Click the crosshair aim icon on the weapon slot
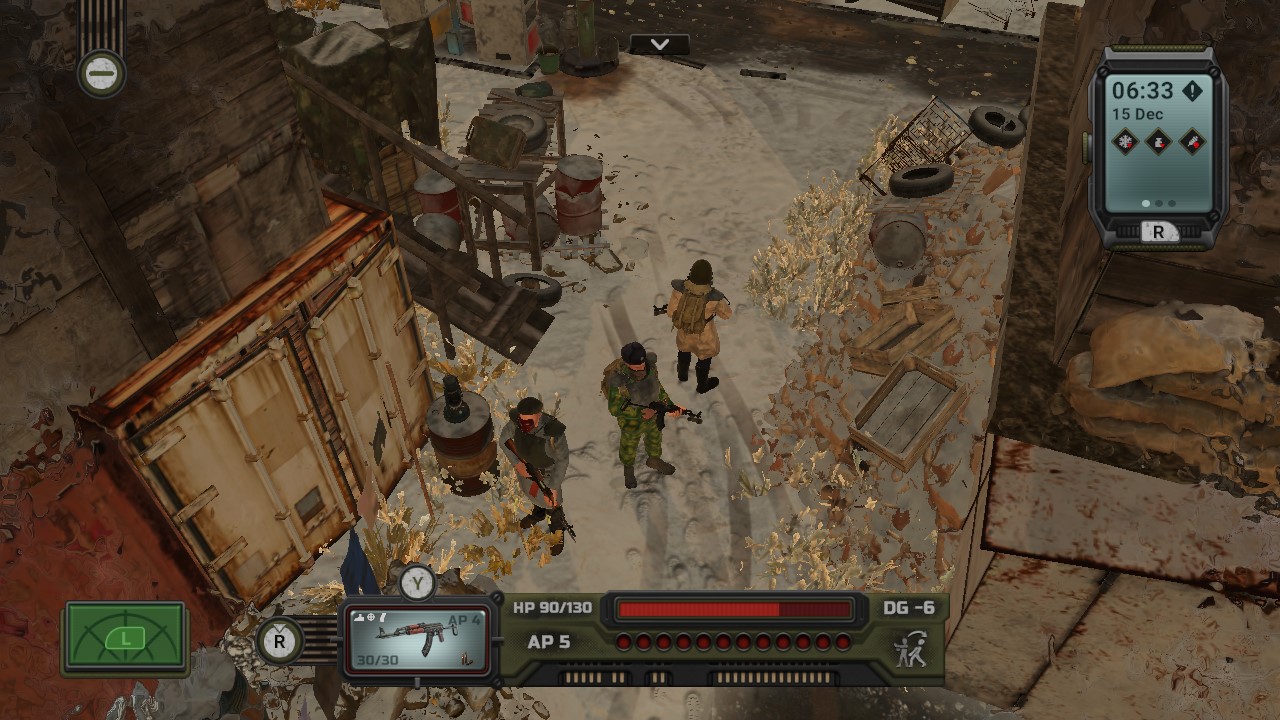 click(371, 617)
